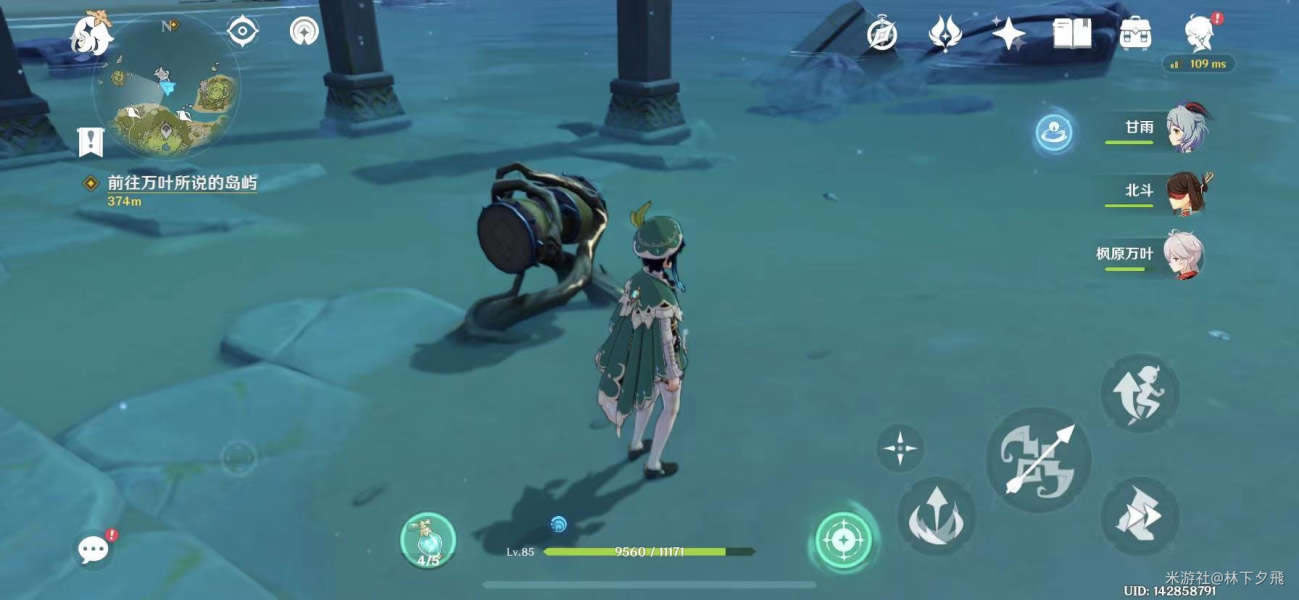Open the backpack inventory
Viewport: 1299px width, 600px height.
[x=1134, y=34]
